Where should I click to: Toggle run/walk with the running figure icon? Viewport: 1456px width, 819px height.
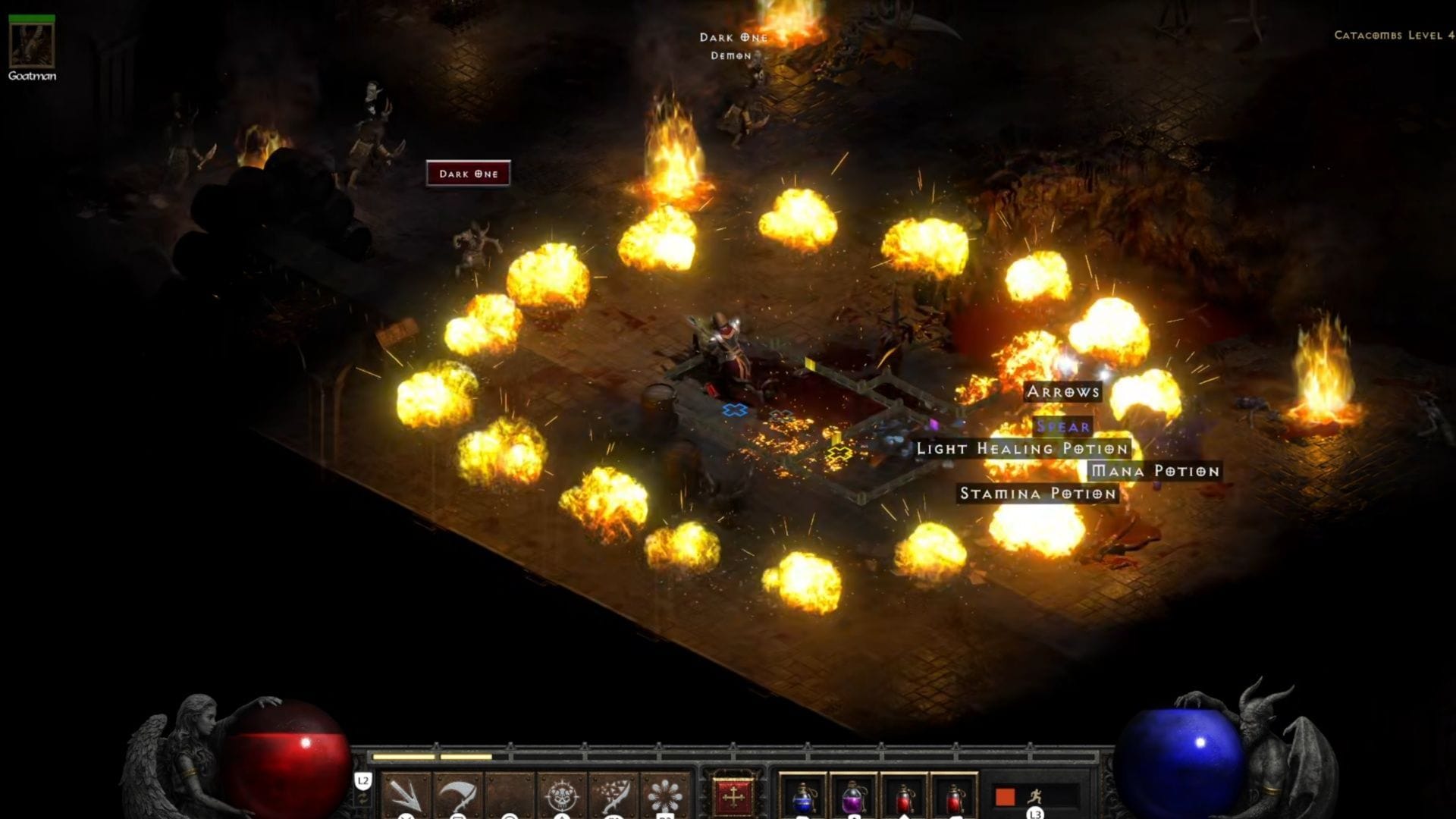(x=1034, y=796)
